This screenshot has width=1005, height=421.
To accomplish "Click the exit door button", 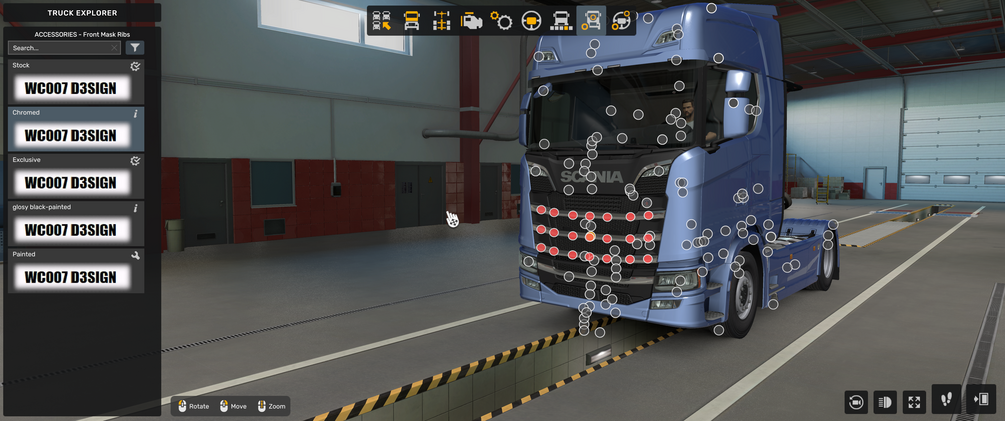I will tap(980, 399).
